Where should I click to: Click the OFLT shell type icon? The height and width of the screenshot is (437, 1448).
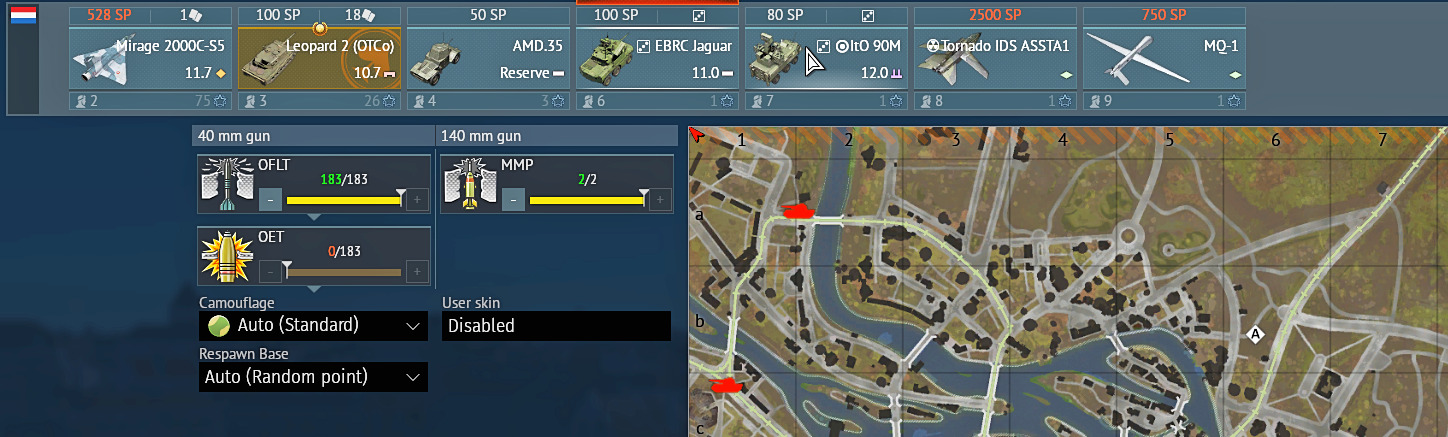225,185
